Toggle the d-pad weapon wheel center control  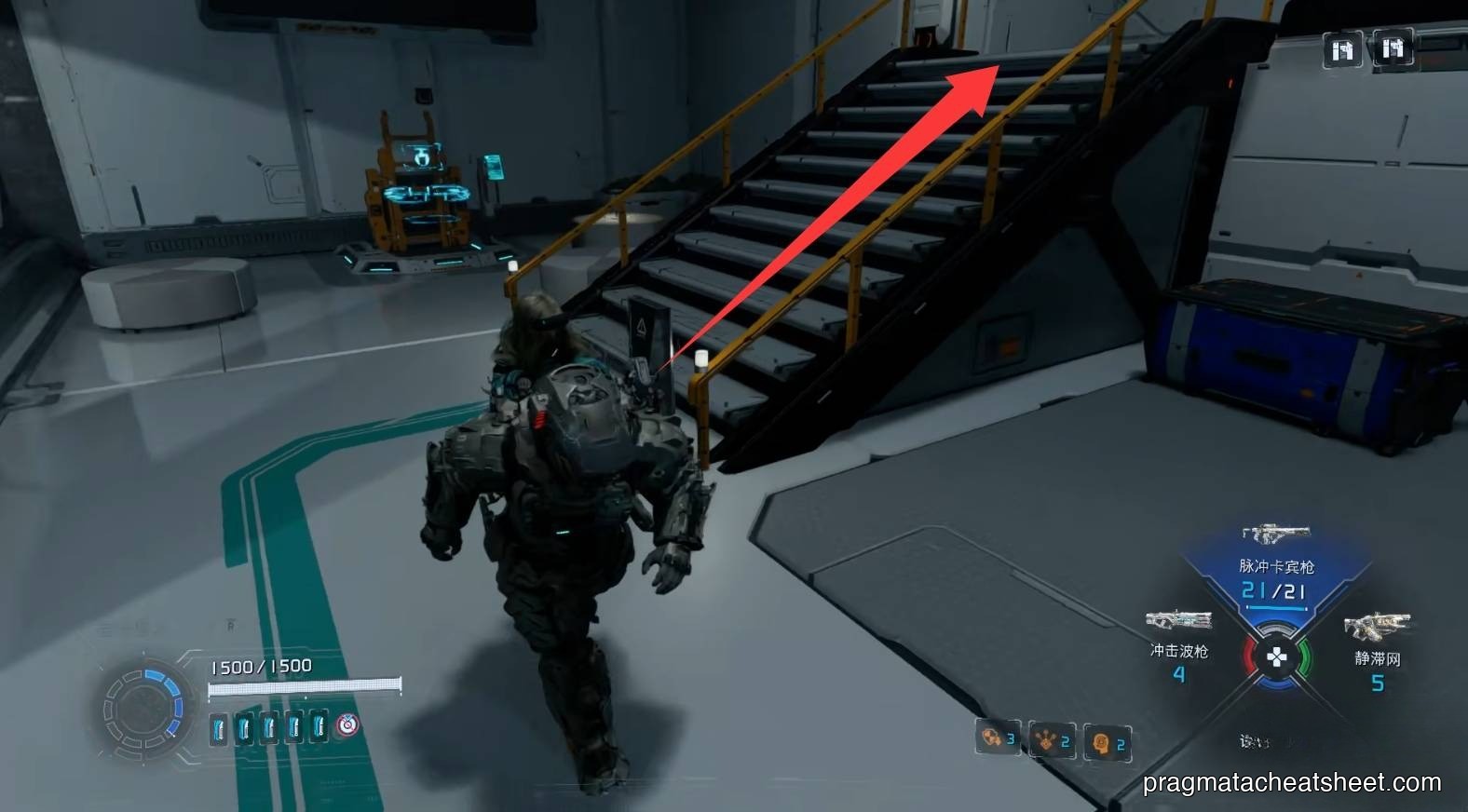[1277, 656]
